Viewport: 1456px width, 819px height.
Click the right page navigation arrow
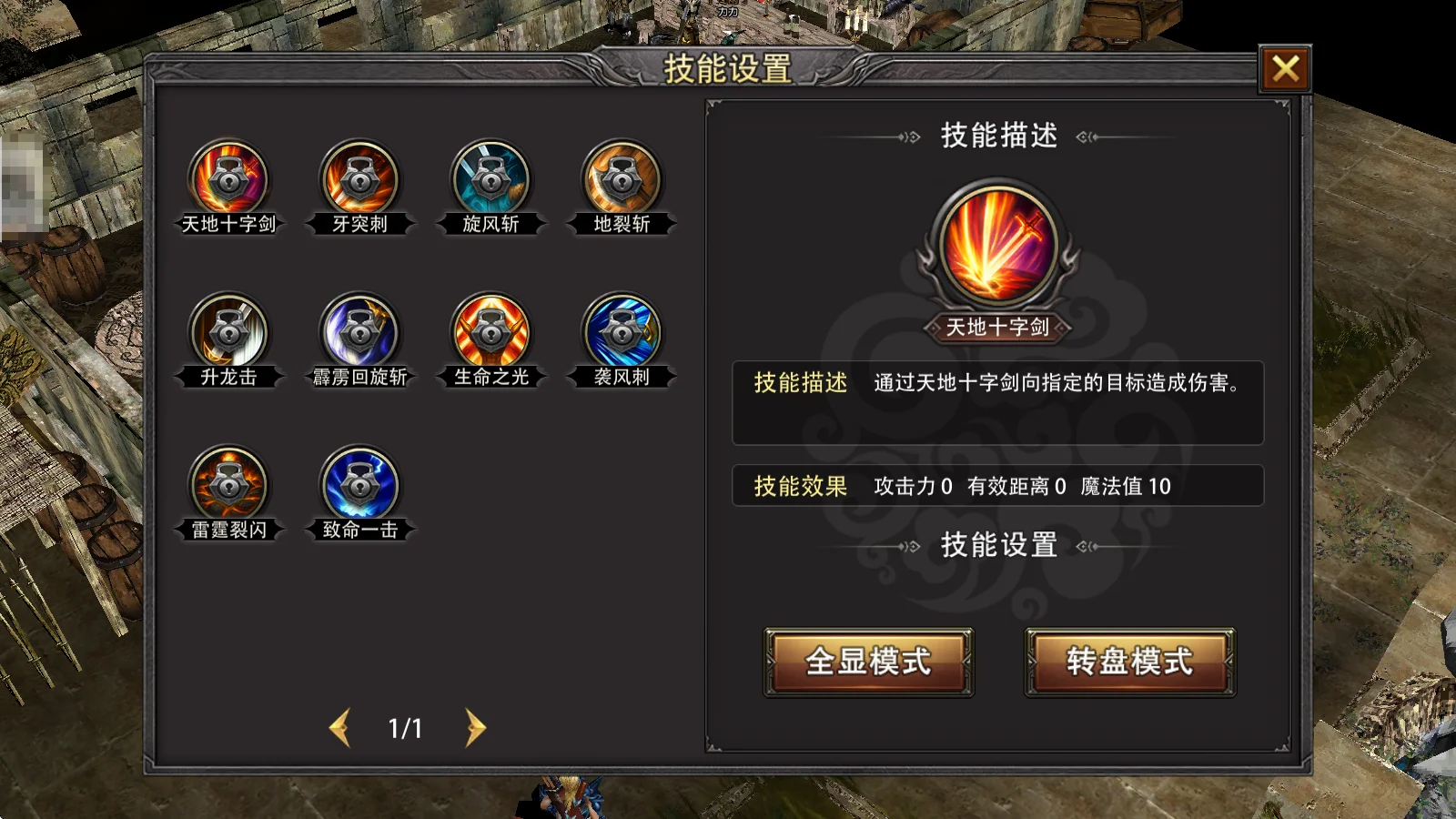472,728
